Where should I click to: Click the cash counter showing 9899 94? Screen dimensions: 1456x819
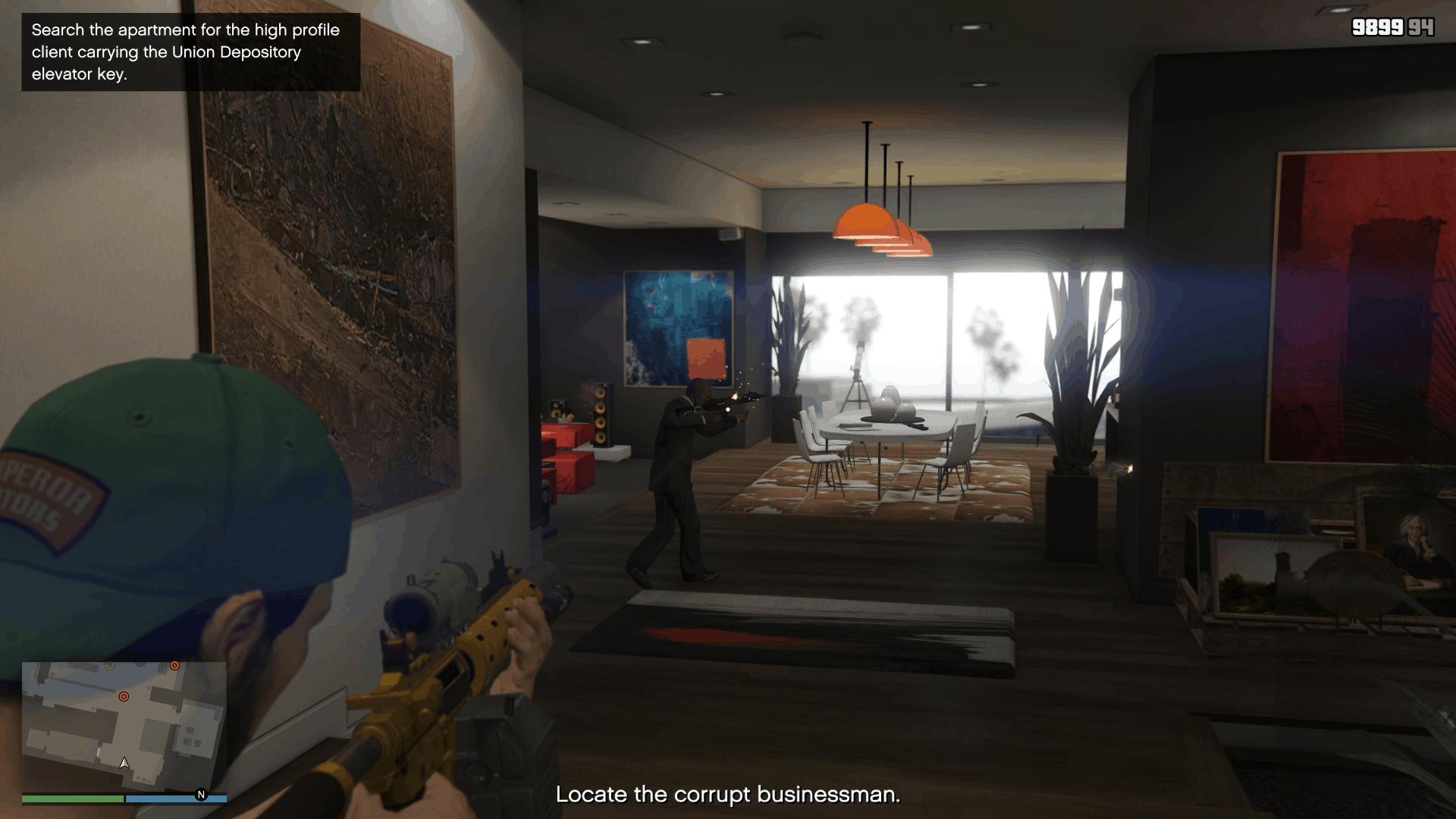pyautogui.click(x=1392, y=27)
